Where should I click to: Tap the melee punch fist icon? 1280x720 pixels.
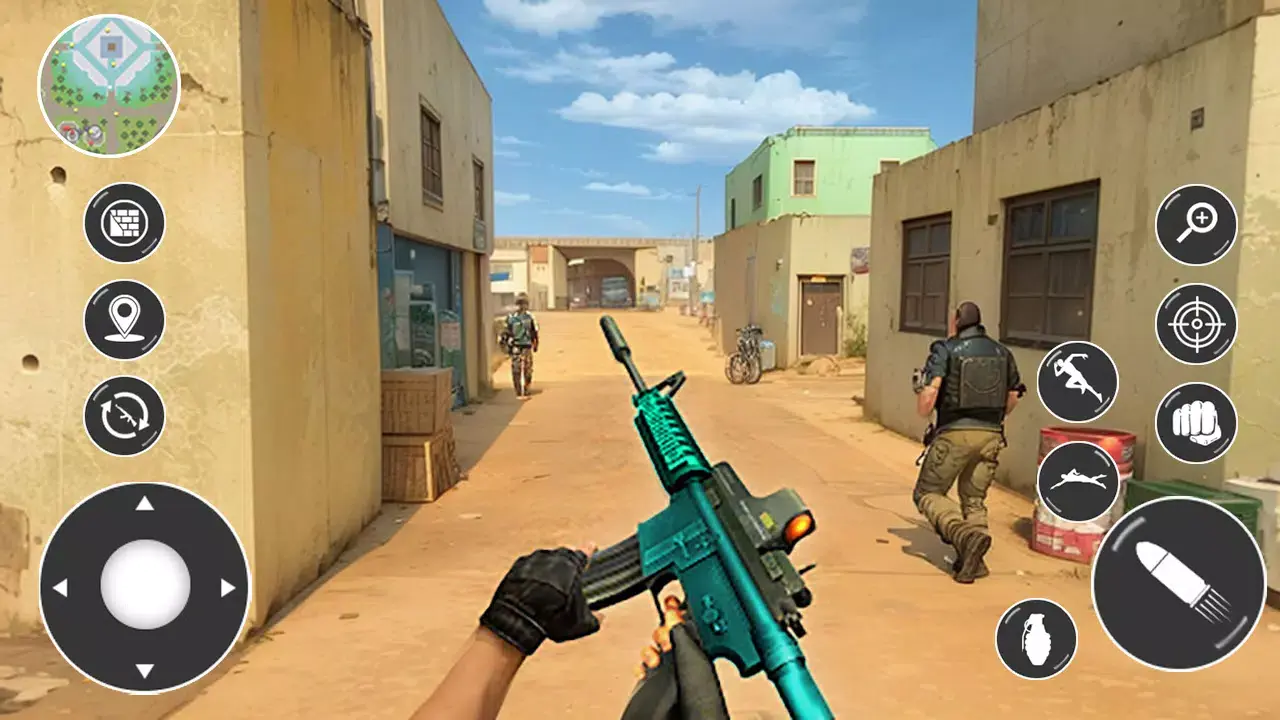tap(1196, 424)
